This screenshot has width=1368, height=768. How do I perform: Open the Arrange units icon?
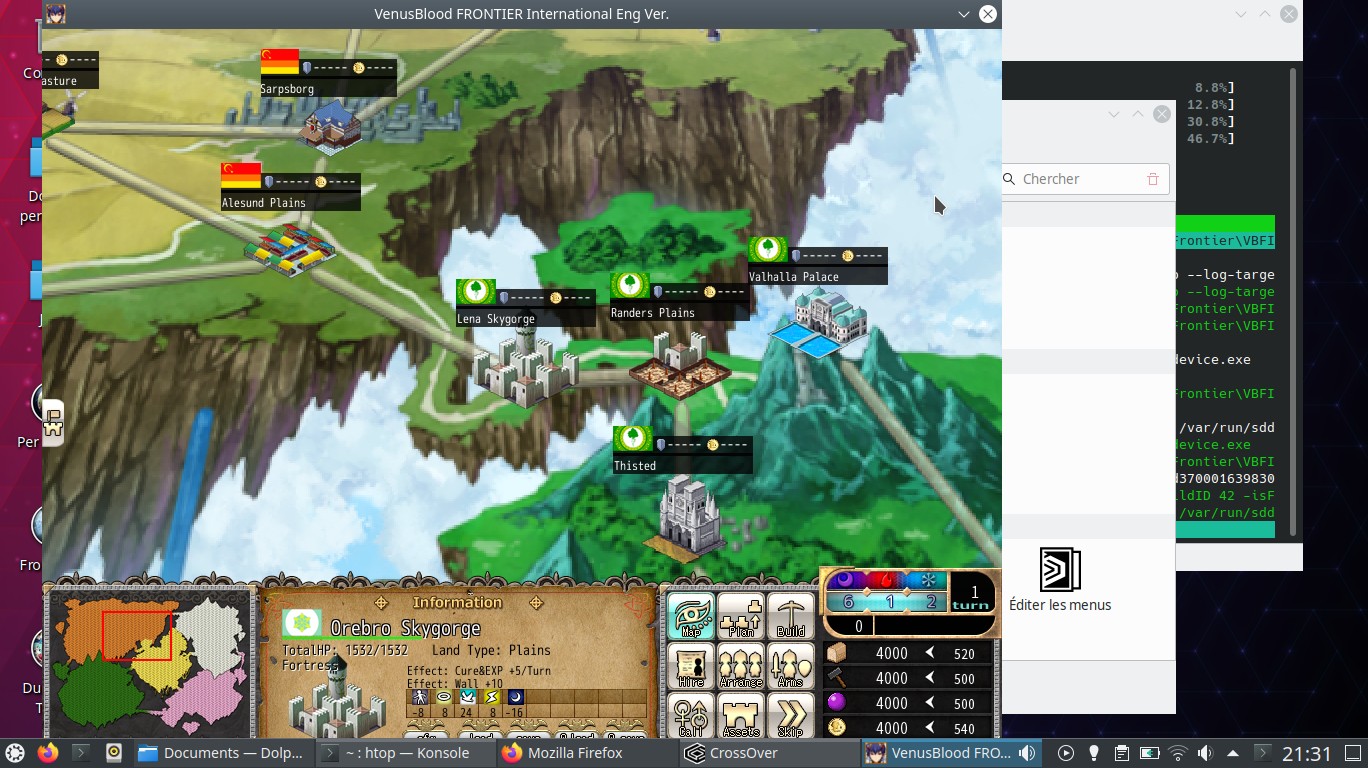tap(740, 666)
